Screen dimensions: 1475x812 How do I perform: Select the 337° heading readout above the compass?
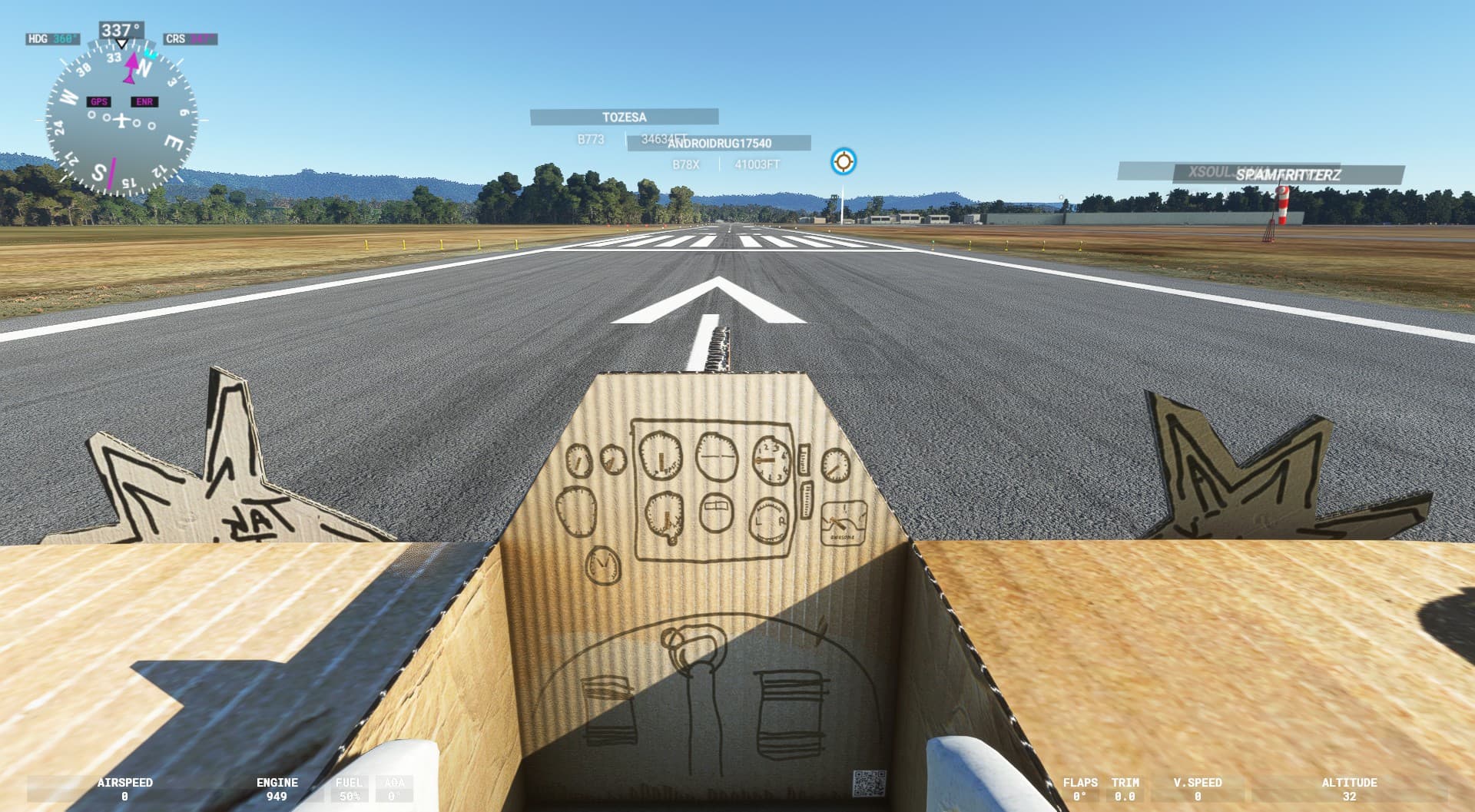tap(121, 28)
